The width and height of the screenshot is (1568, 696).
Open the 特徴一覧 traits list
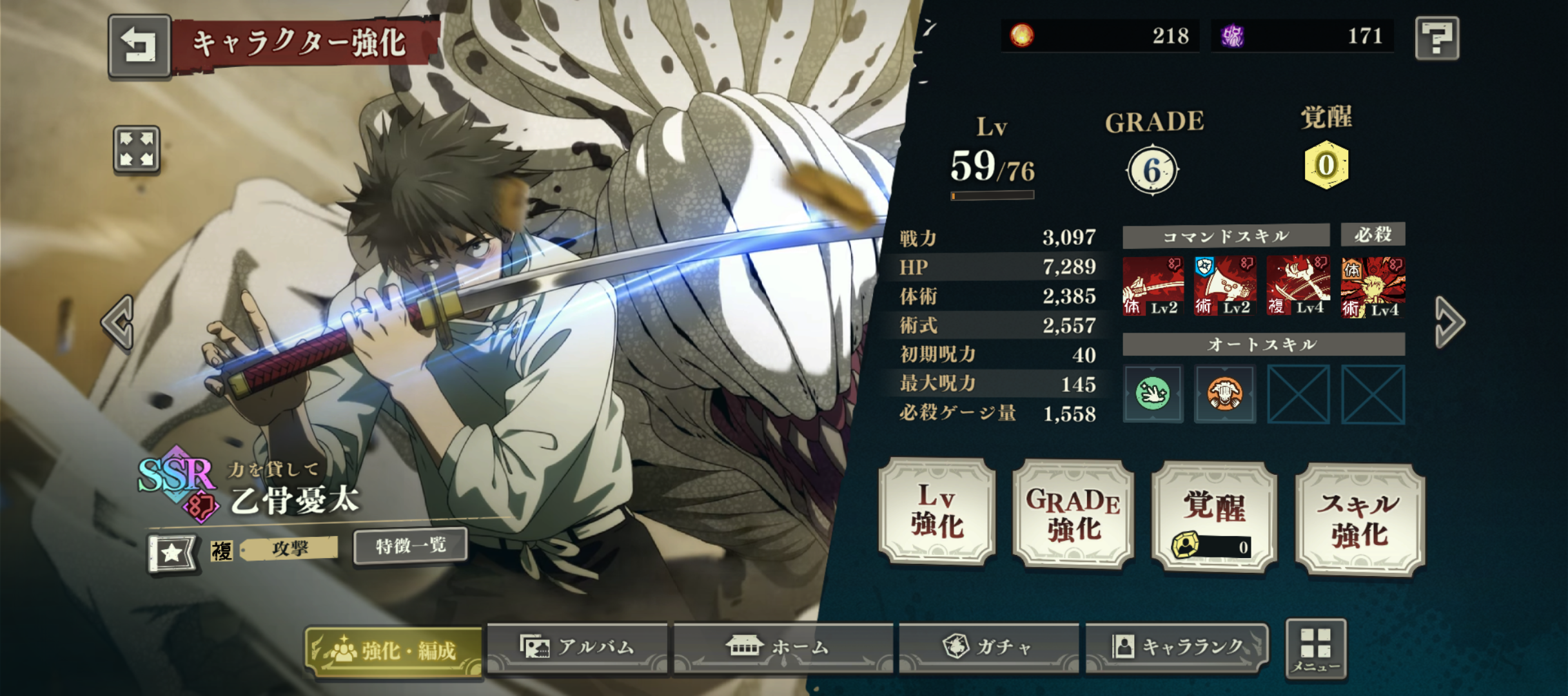[x=411, y=546]
